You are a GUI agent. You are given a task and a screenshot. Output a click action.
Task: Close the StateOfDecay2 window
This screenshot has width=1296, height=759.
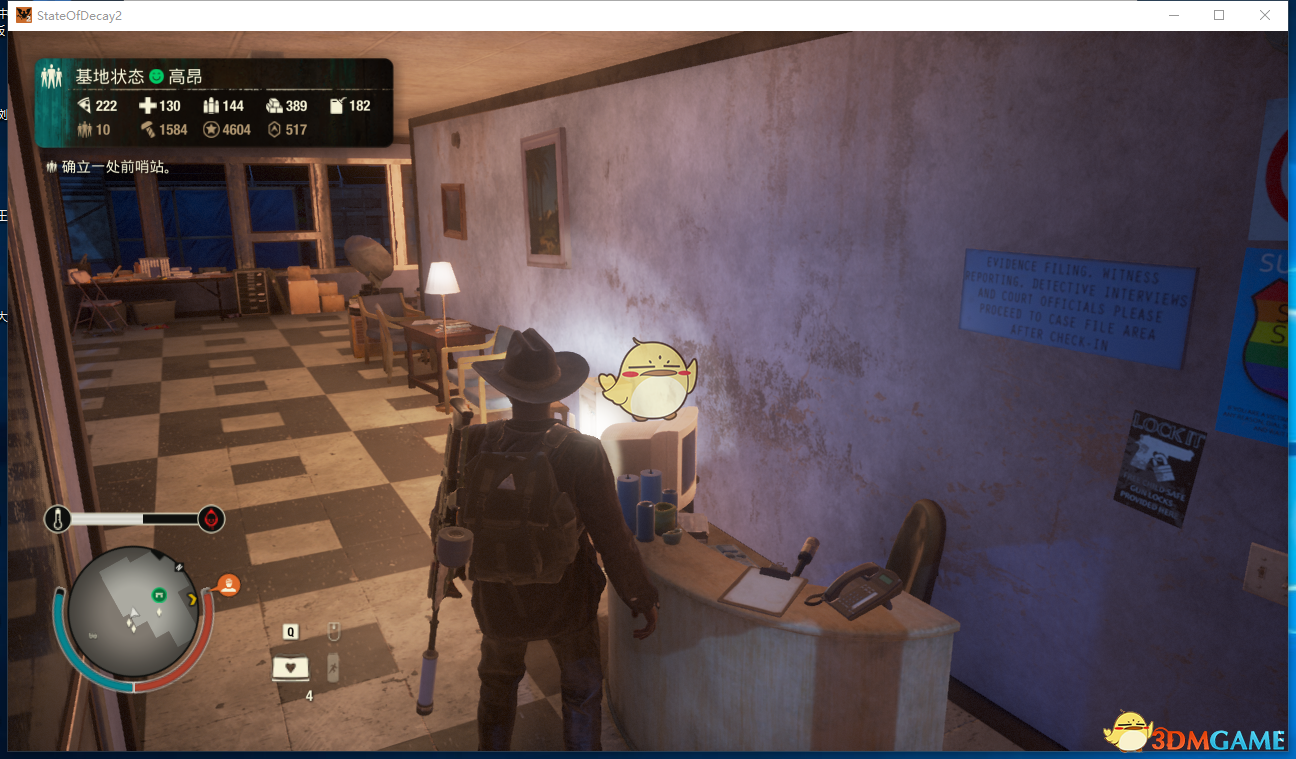[1264, 15]
